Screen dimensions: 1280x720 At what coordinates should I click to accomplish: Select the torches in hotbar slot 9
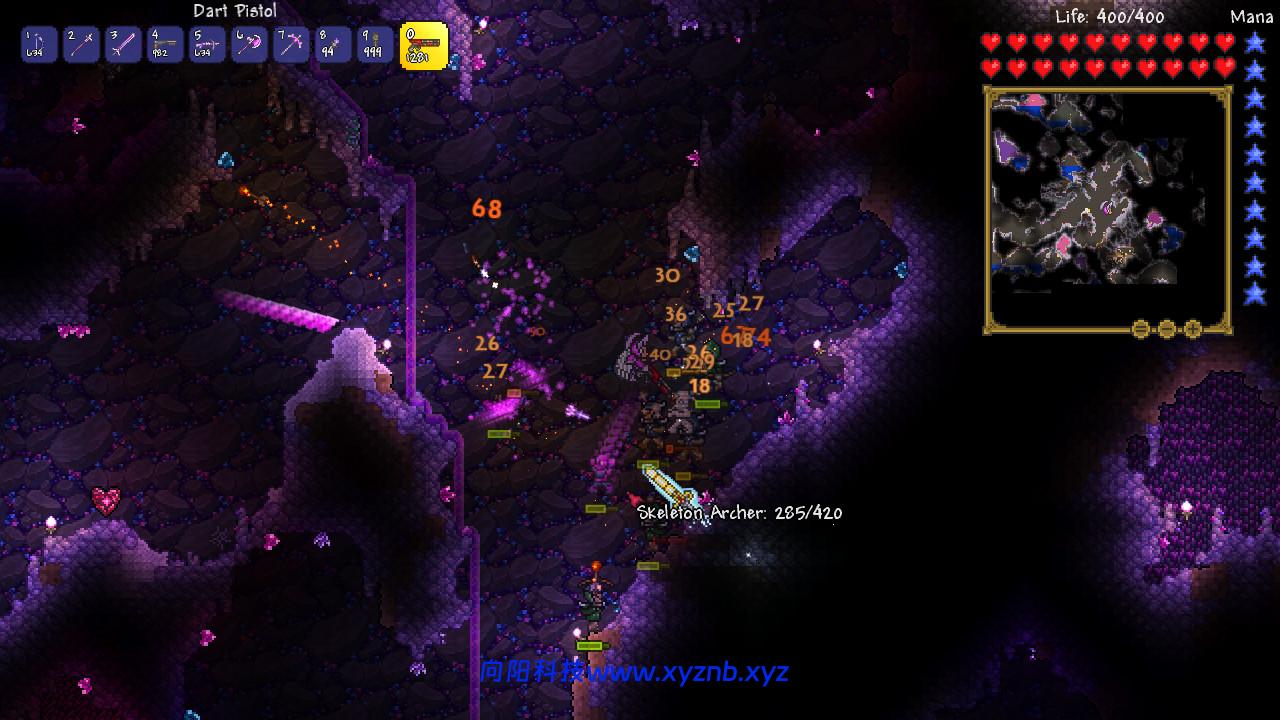[374, 44]
